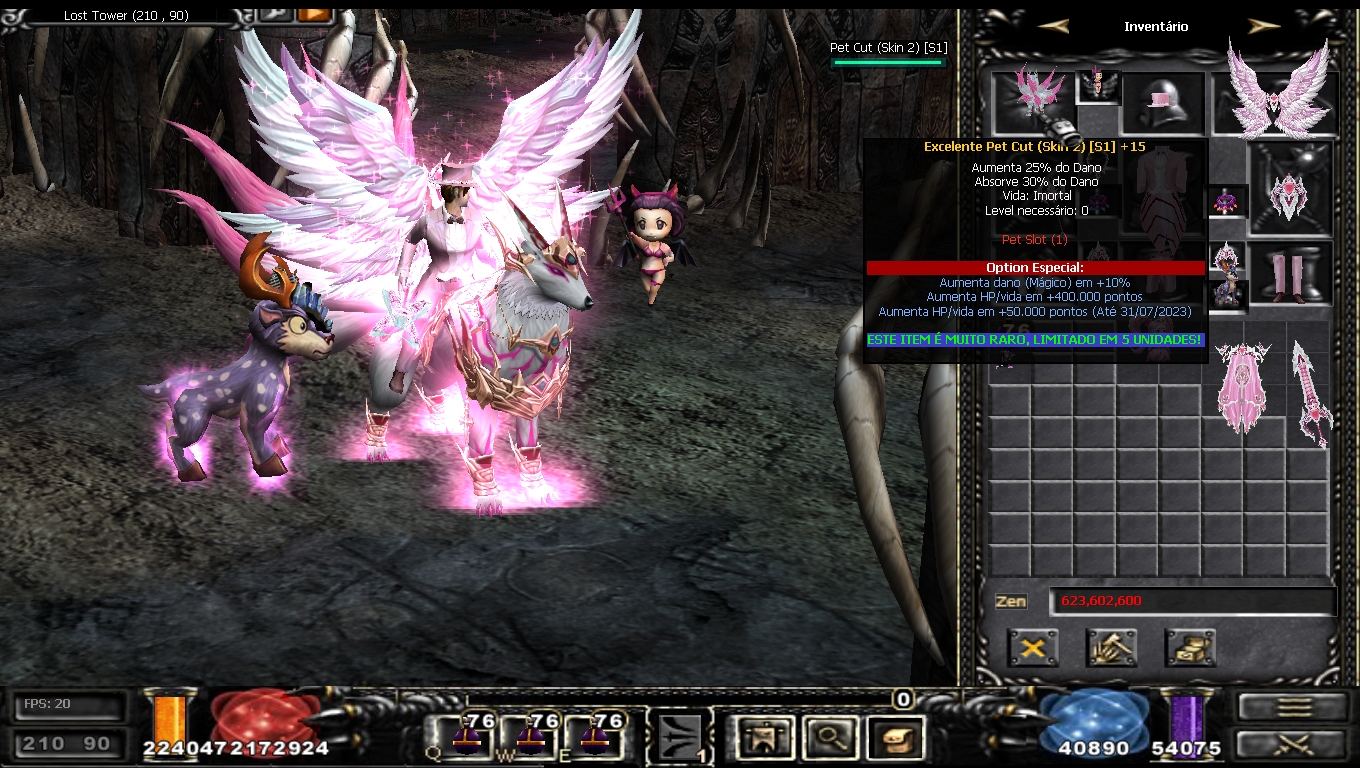Select the imp girl pet slot
The width and height of the screenshot is (1360, 768).
(x=1096, y=84)
